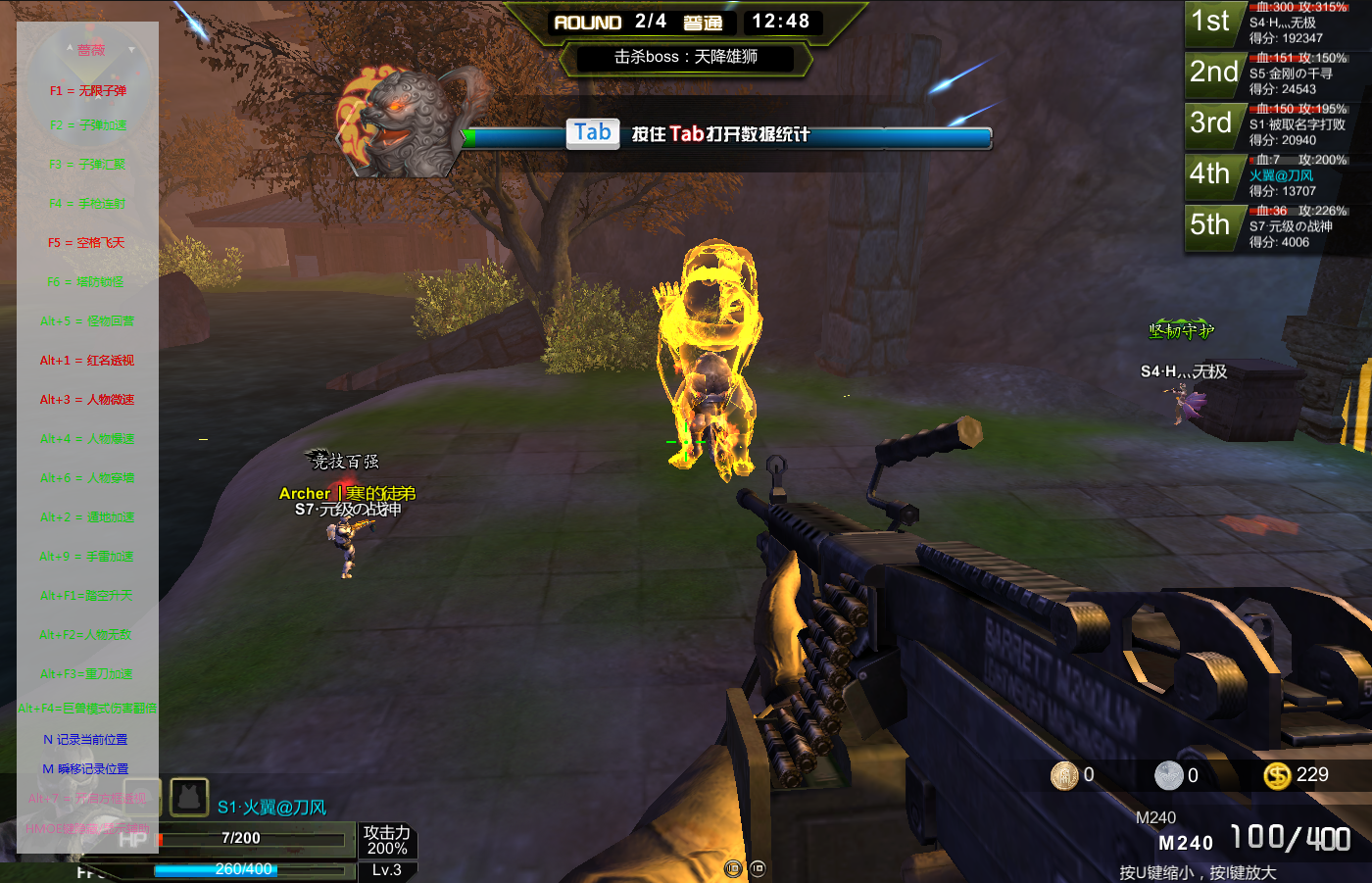1372x883 pixels.
Task: Click the bronze coin currency icon
Action: point(1064,776)
